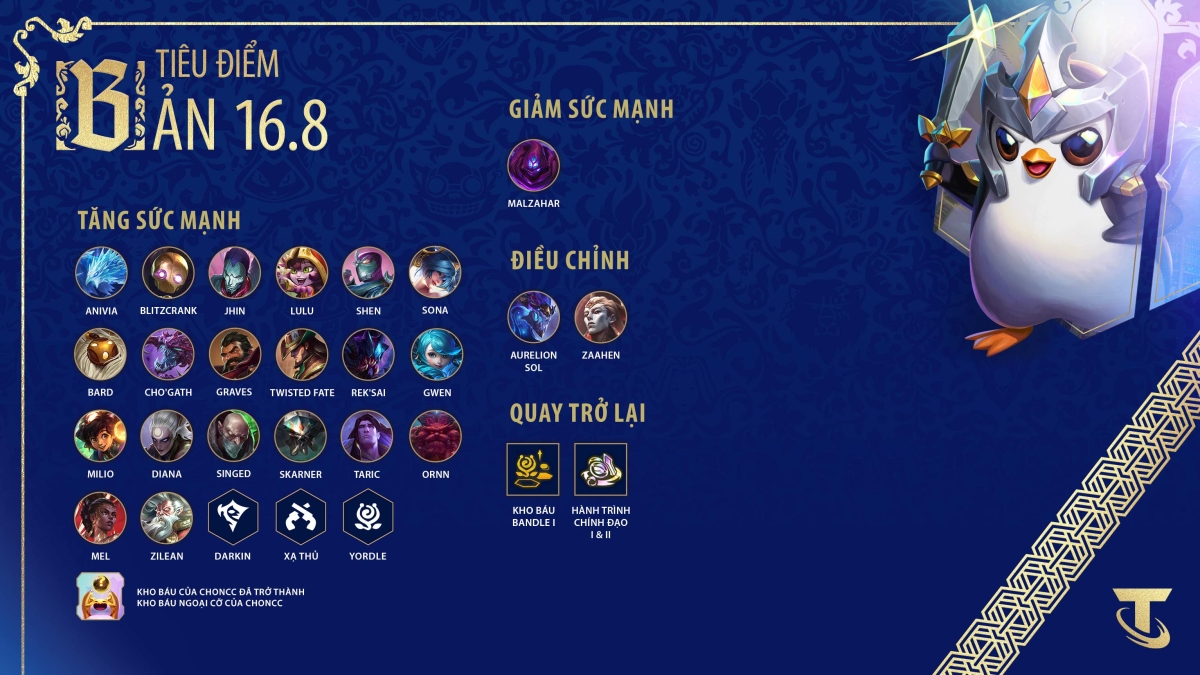This screenshot has width=1200, height=675.
Task: Select the Anivia champion portrait
Action: [x=101, y=272]
